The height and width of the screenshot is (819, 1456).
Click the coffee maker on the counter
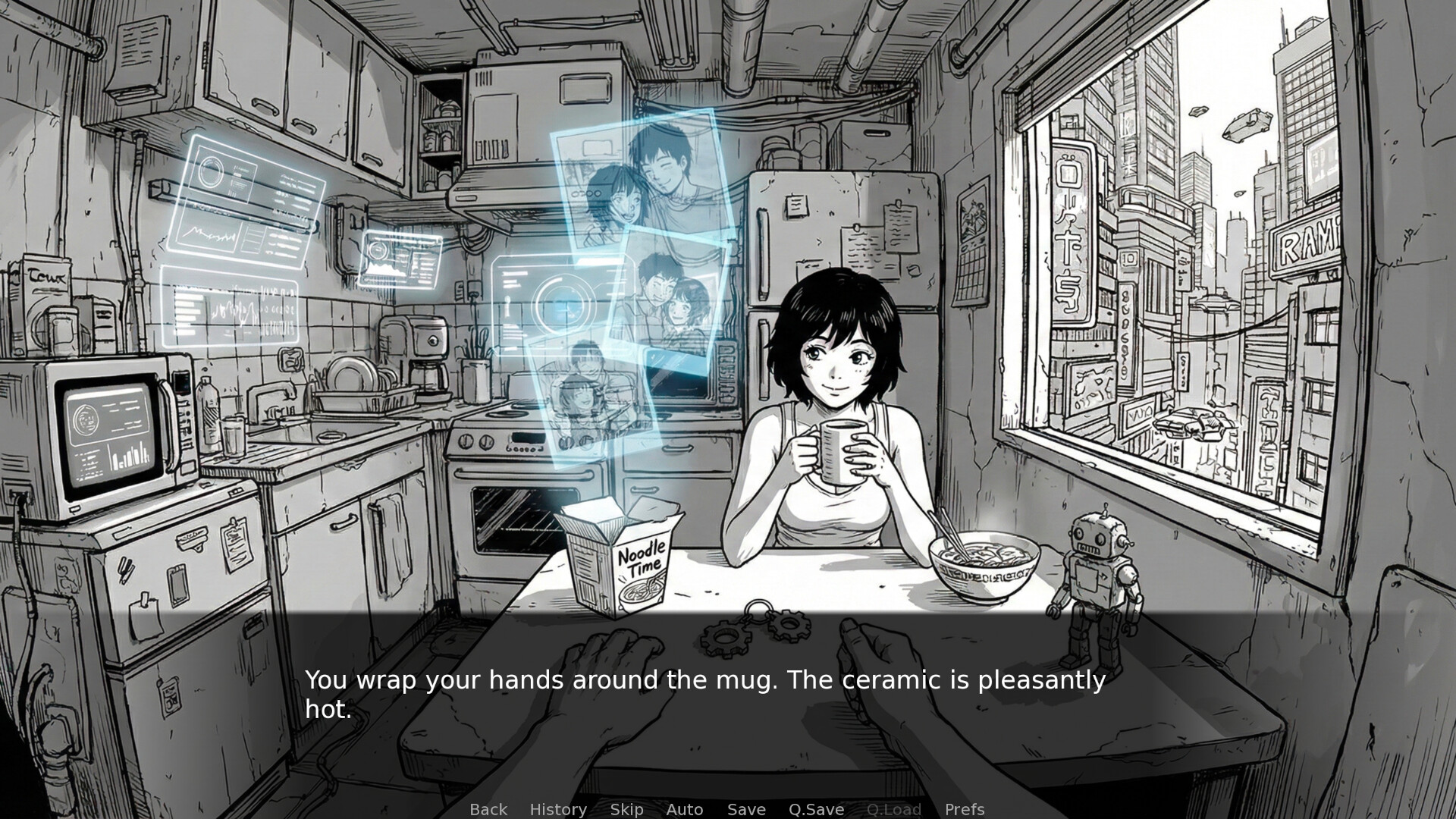pos(428,372)
